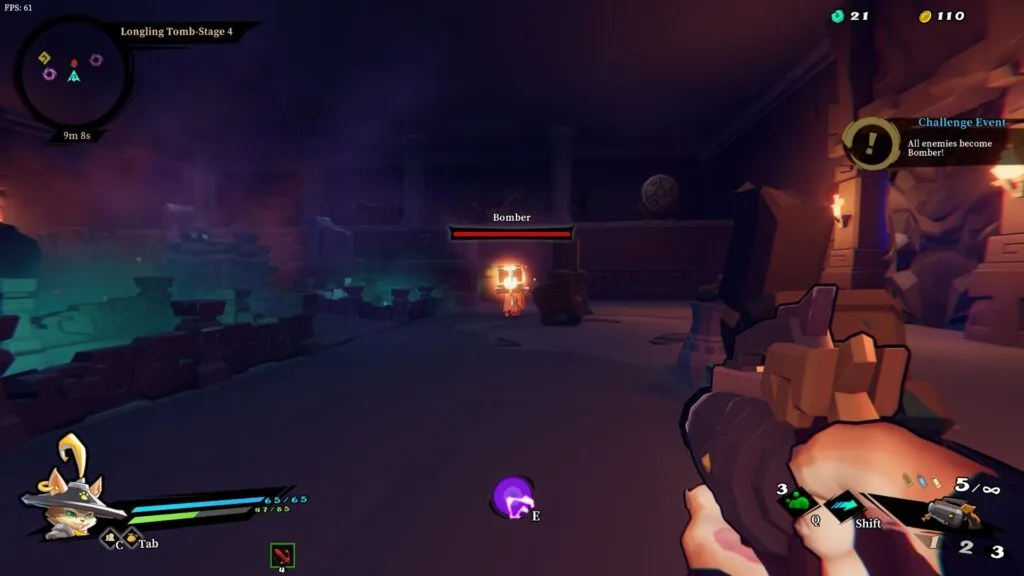The image size is (1024, 576).
Task: Click the circular minimap
Action: 73,75
